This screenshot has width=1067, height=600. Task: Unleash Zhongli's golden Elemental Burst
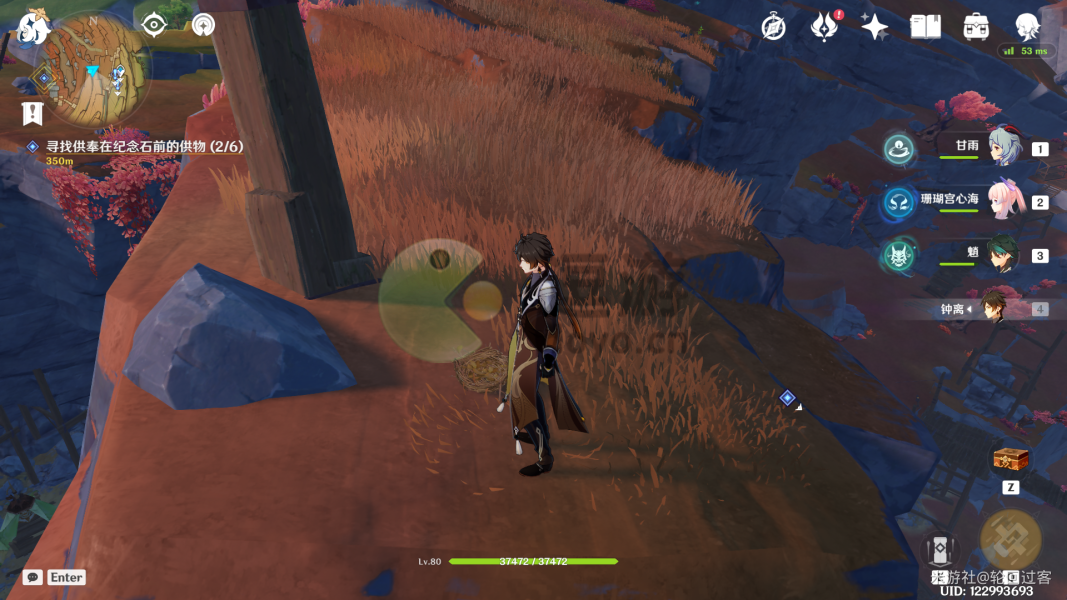click(x=1011, y=538)
